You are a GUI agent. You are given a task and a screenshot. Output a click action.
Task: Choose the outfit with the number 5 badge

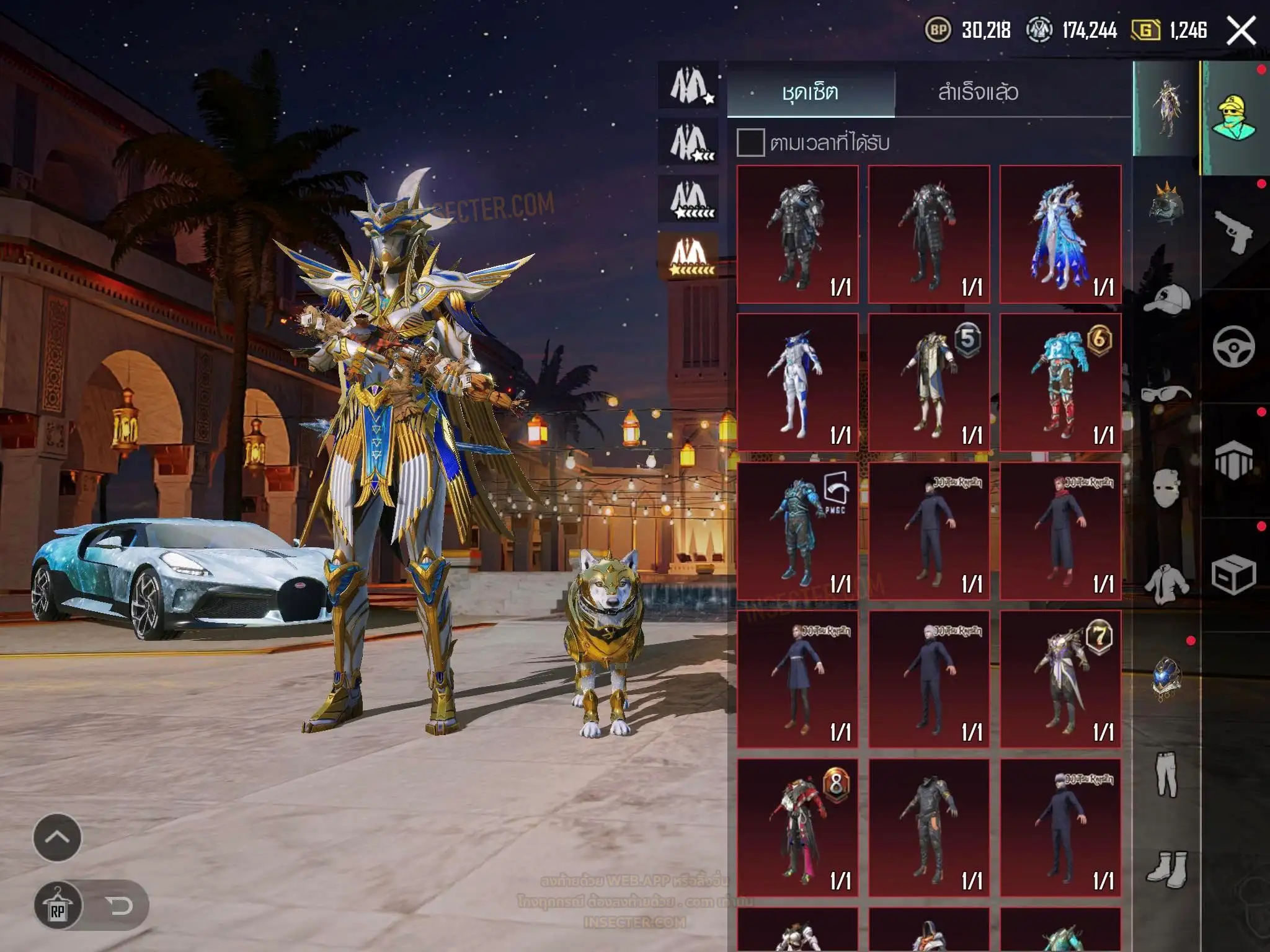(x=928, y=382)
